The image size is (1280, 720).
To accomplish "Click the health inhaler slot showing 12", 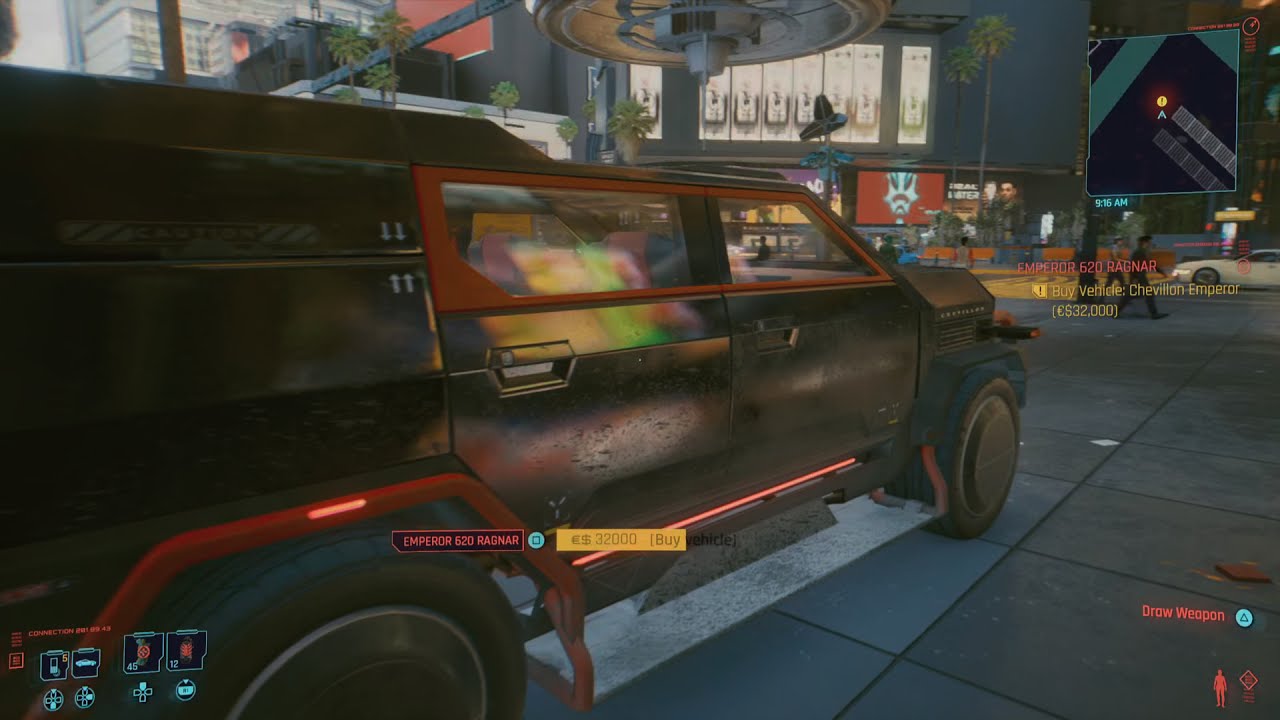I will [x=186, y=652].
